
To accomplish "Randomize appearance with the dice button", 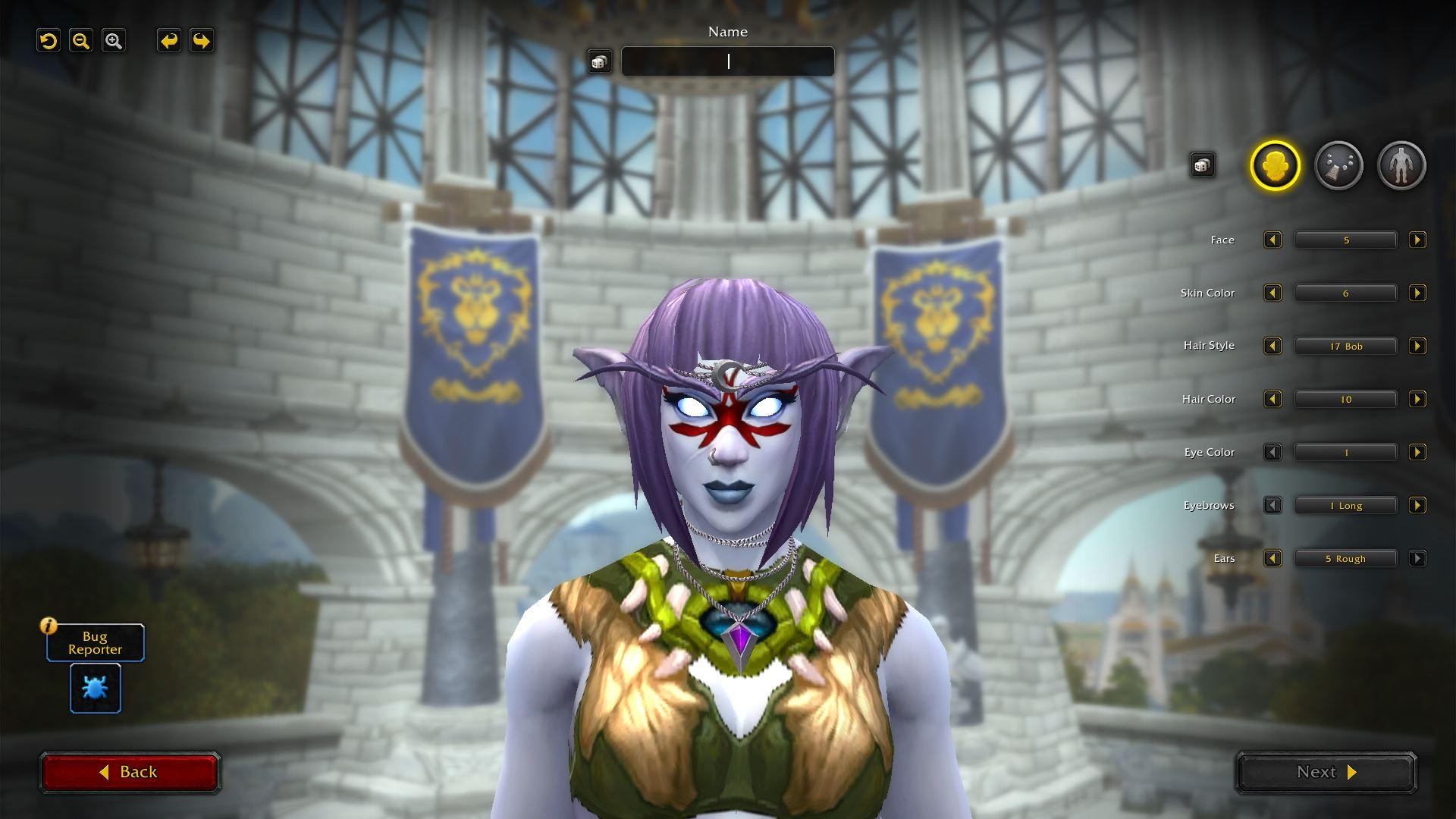I will coord(1202,165).
